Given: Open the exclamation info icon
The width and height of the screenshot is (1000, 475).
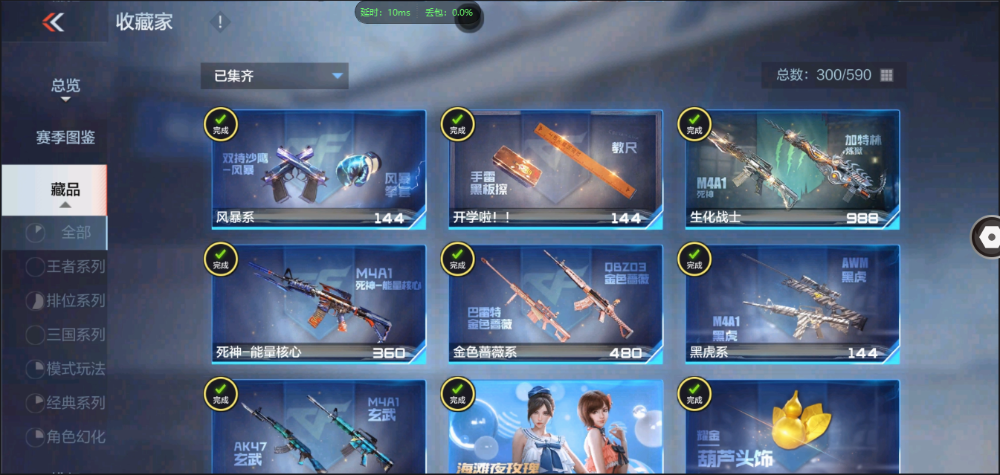Looking at the screenshot, I should (220, 22).
